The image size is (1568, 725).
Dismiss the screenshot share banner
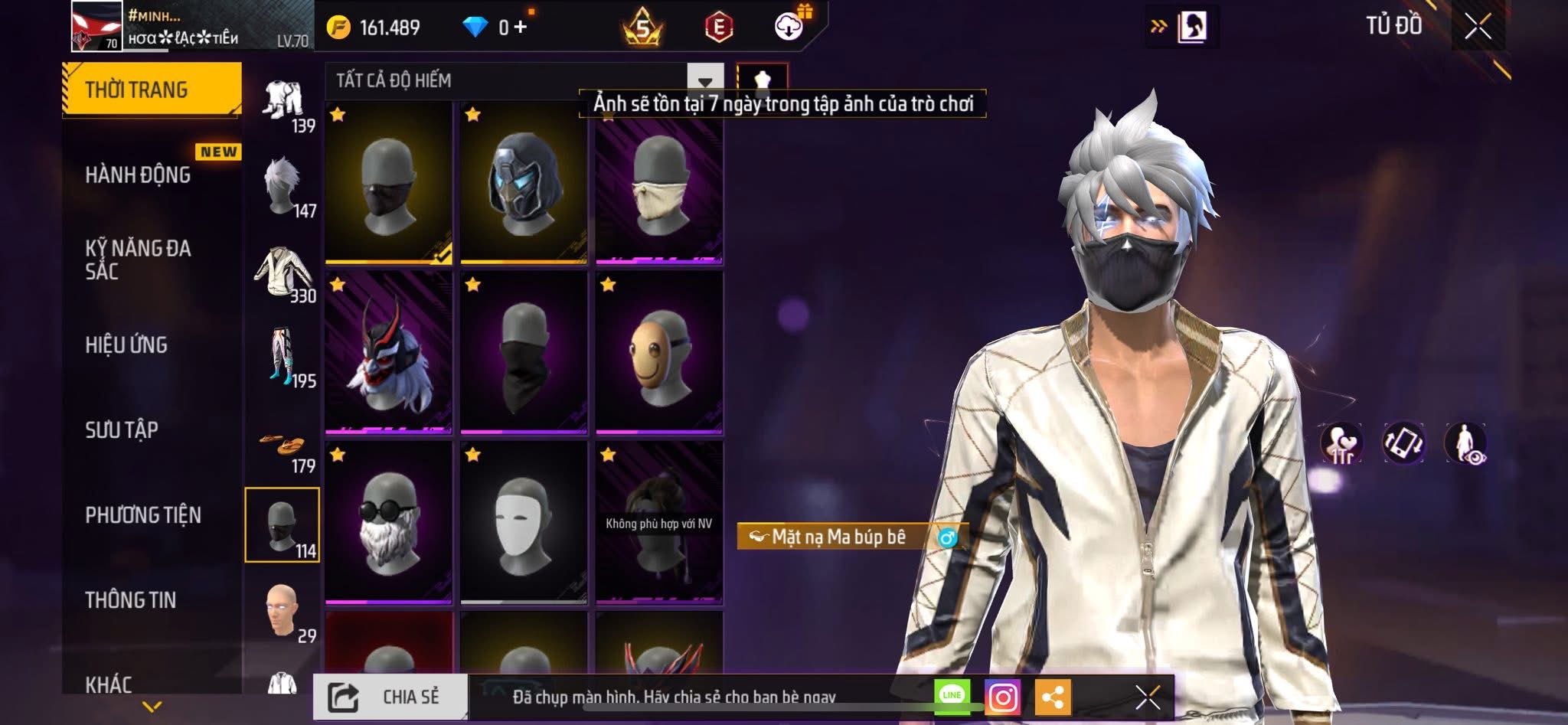tap(1147, 697)
